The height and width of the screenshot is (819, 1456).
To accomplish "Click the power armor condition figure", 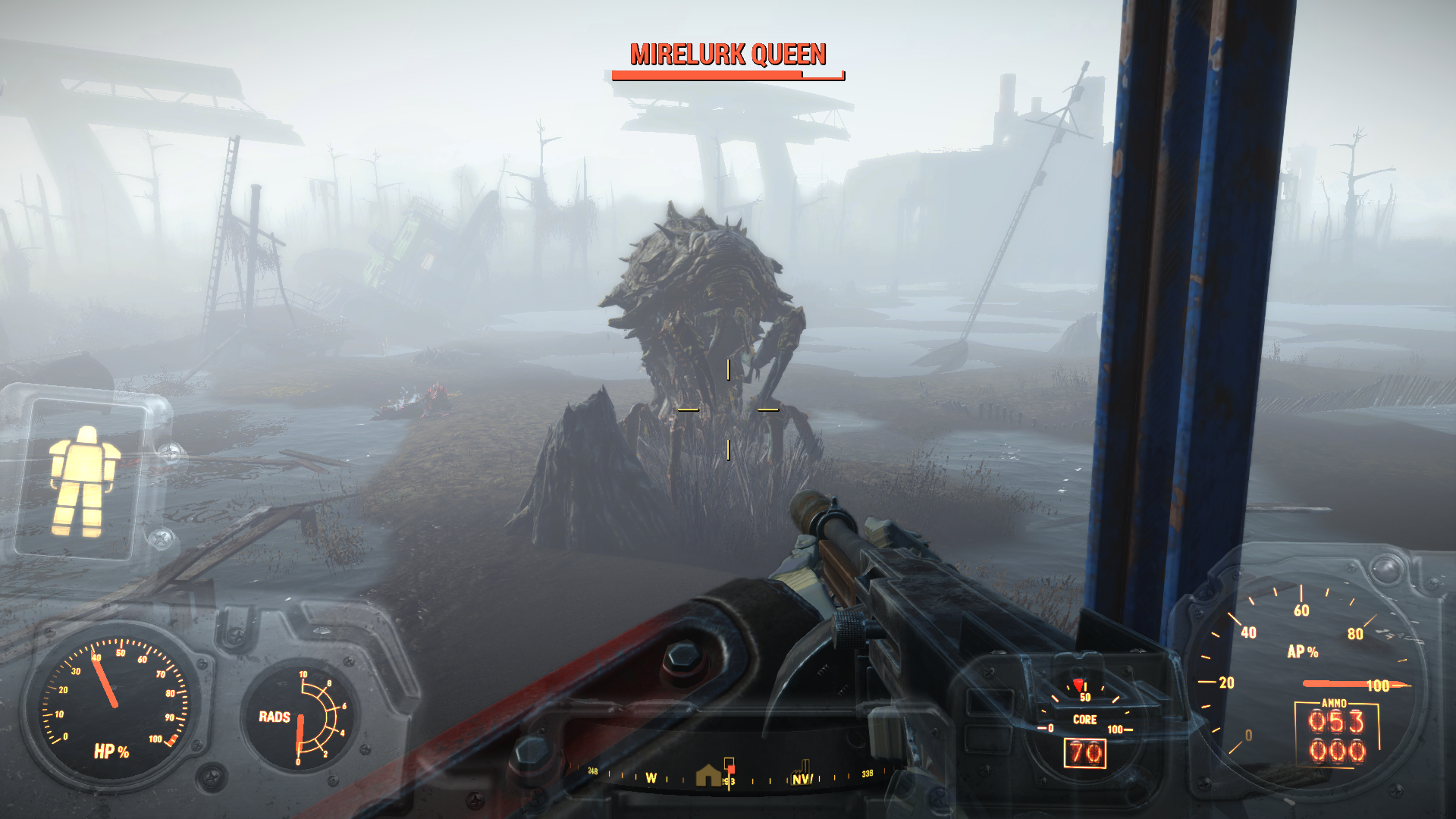I will tap(83, 480).
